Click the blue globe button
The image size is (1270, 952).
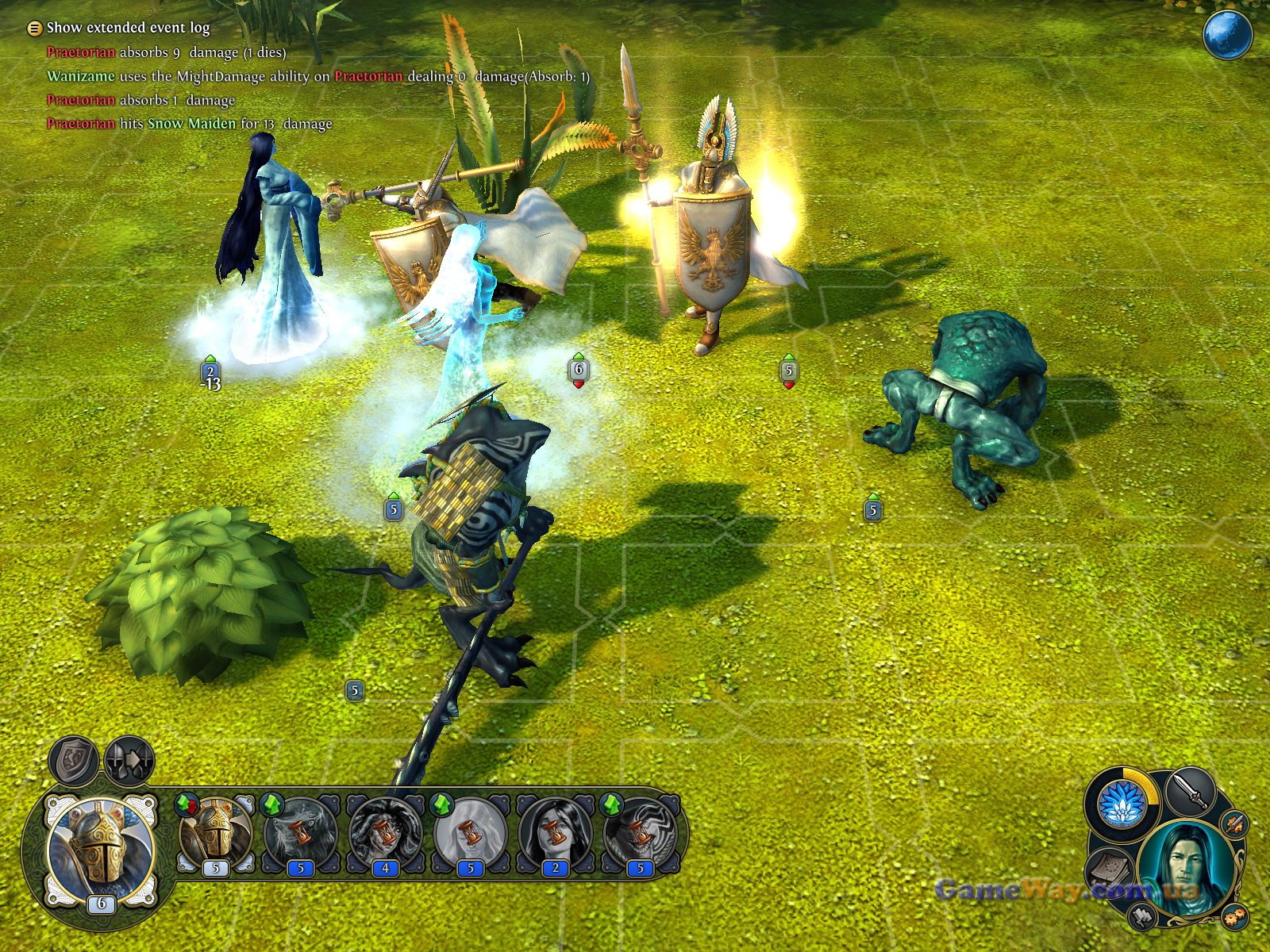1227,34
